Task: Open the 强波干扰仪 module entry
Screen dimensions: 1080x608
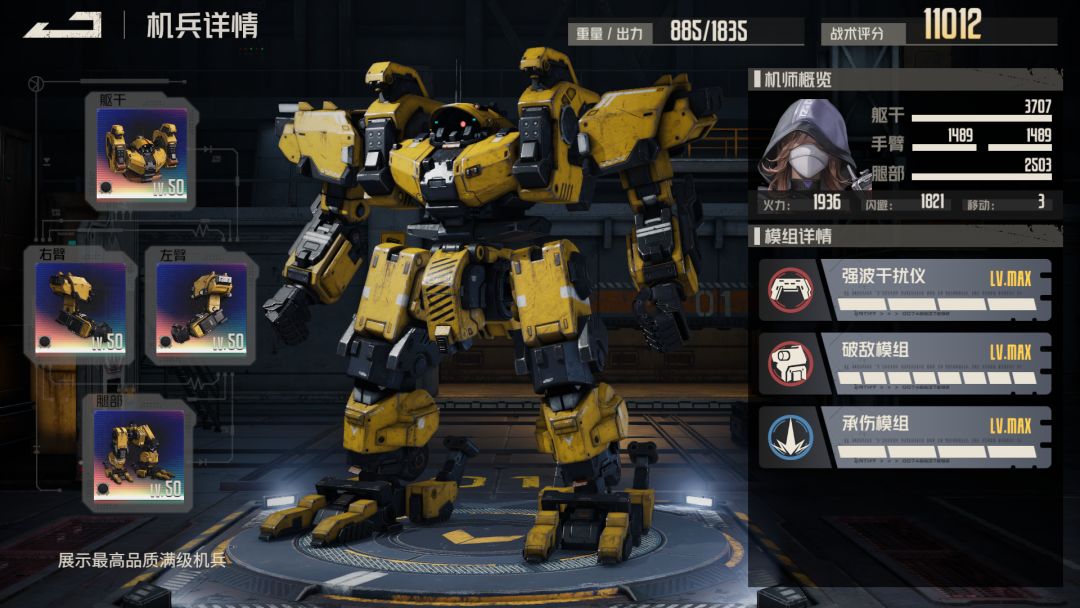Action: click(x=905, y=290)
